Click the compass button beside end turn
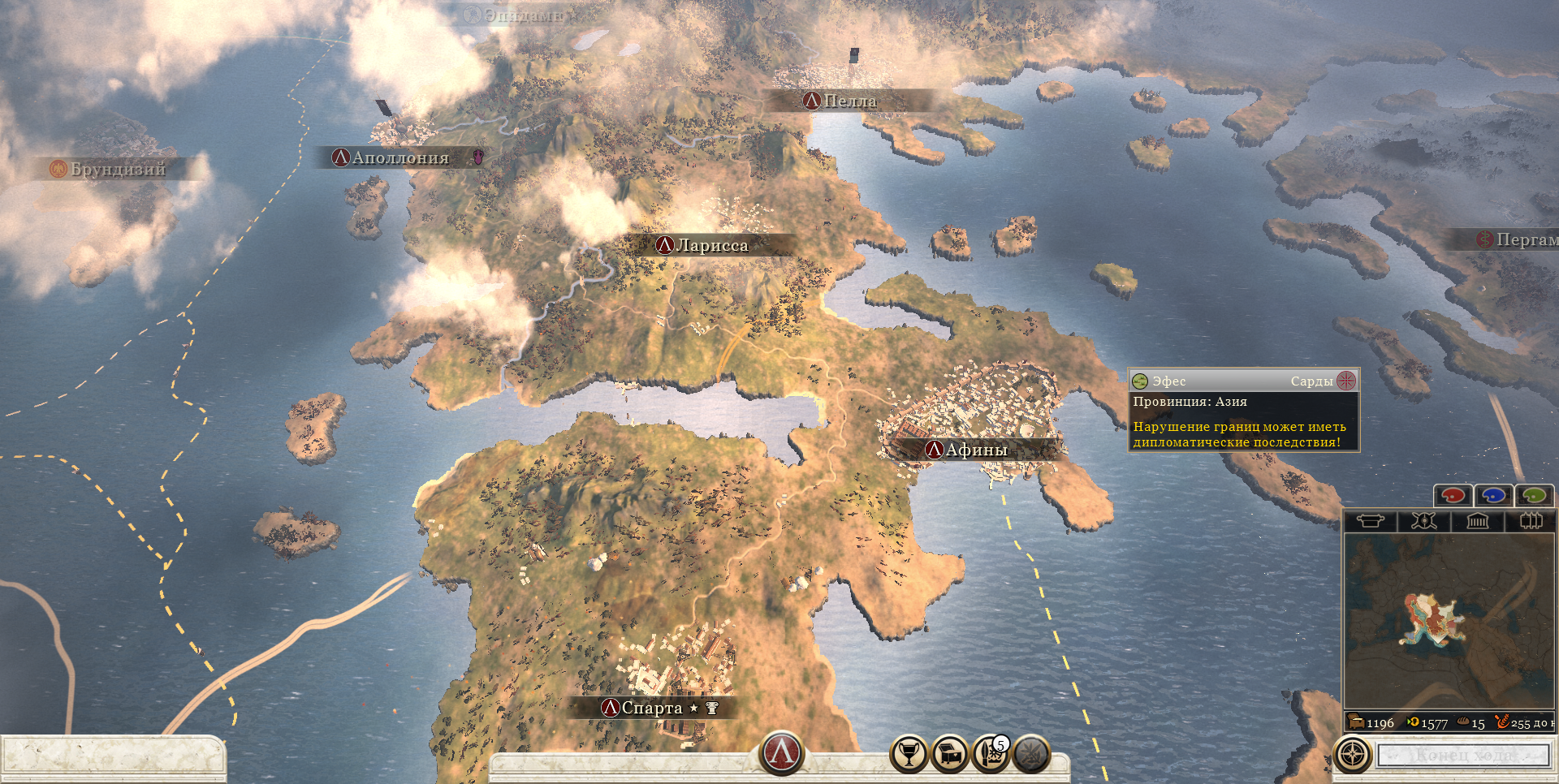 1353,755
